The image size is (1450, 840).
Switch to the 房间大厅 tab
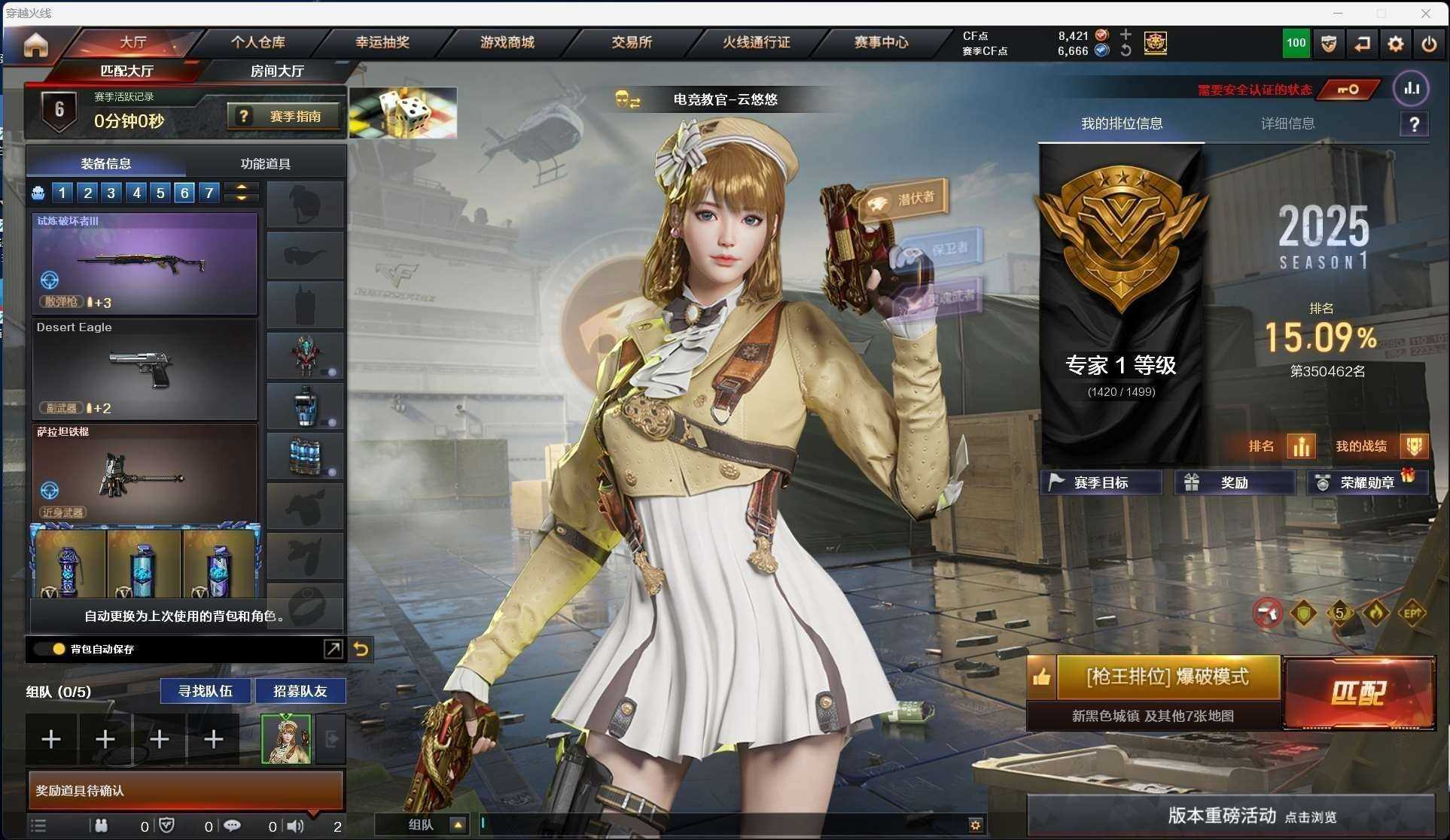click(277, 71)
